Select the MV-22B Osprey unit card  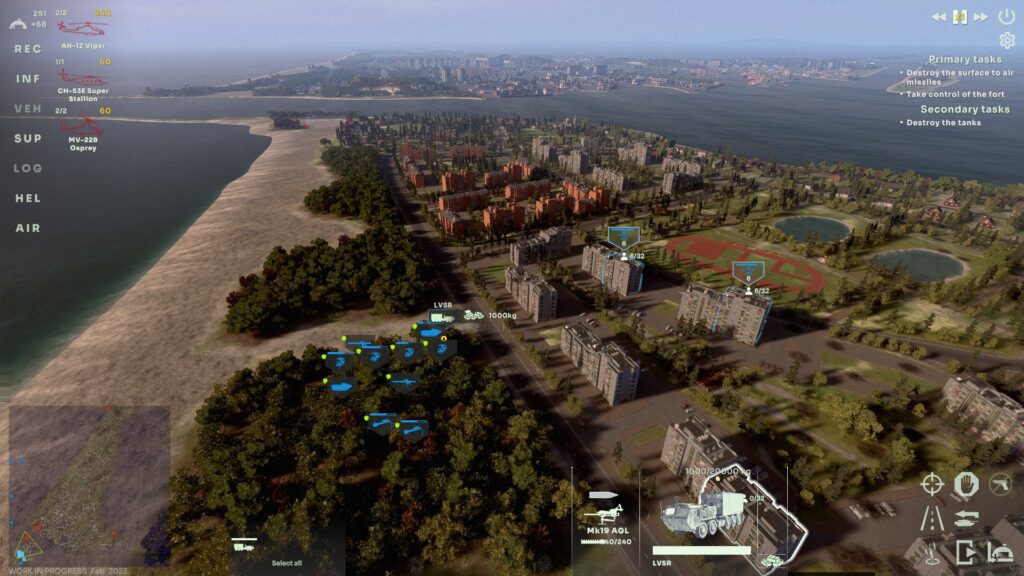coord(82,130)
